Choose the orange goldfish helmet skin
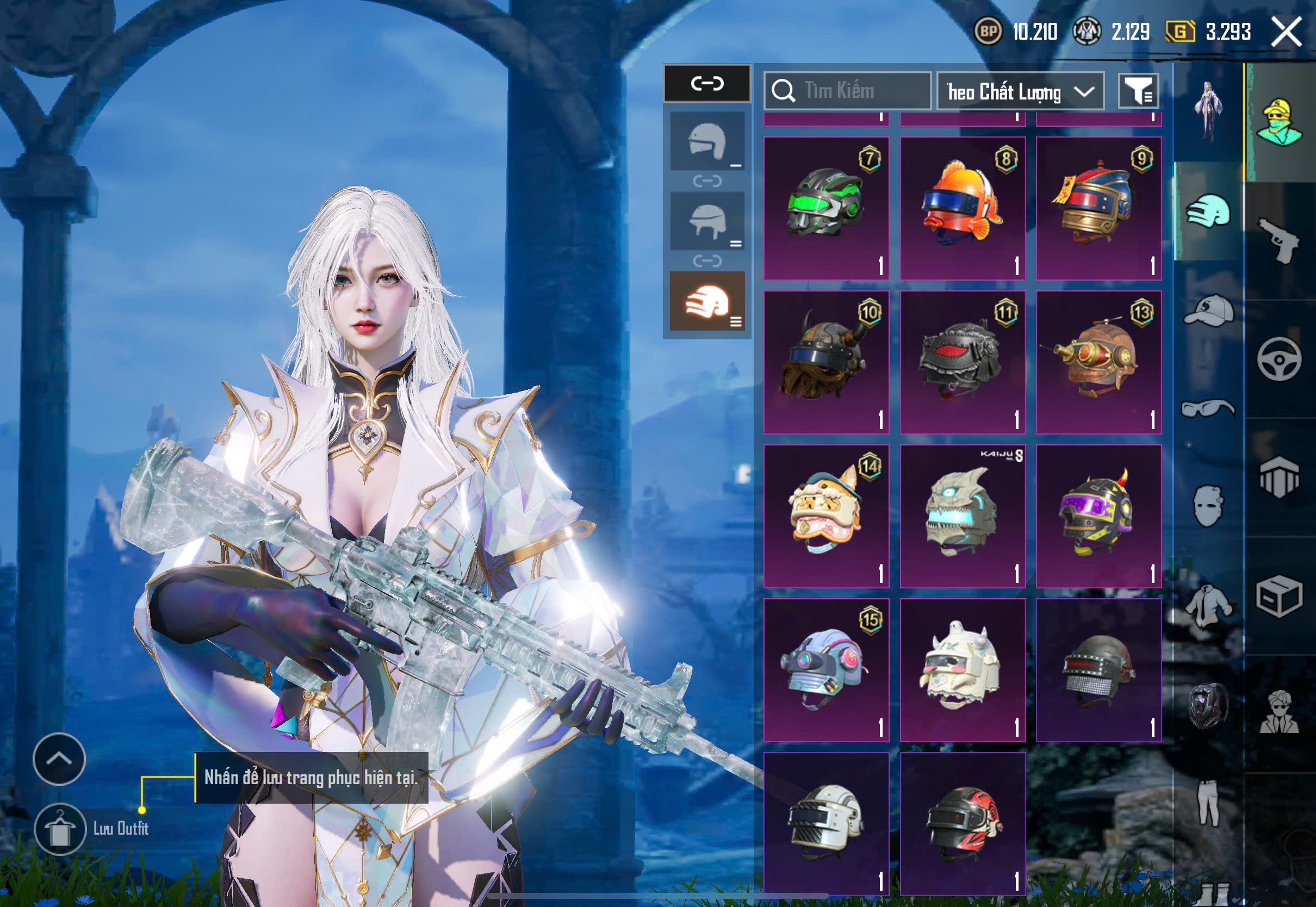This screenshot has height=907, width=1316. (963, 208)
